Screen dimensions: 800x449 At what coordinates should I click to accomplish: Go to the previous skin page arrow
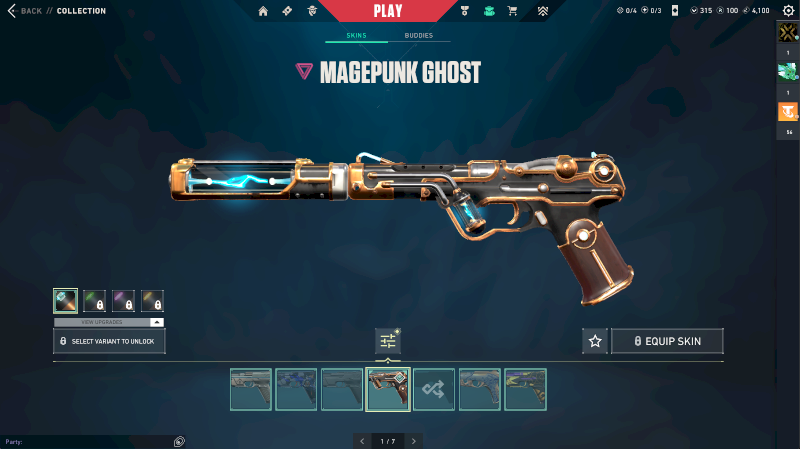coord(362,440)
